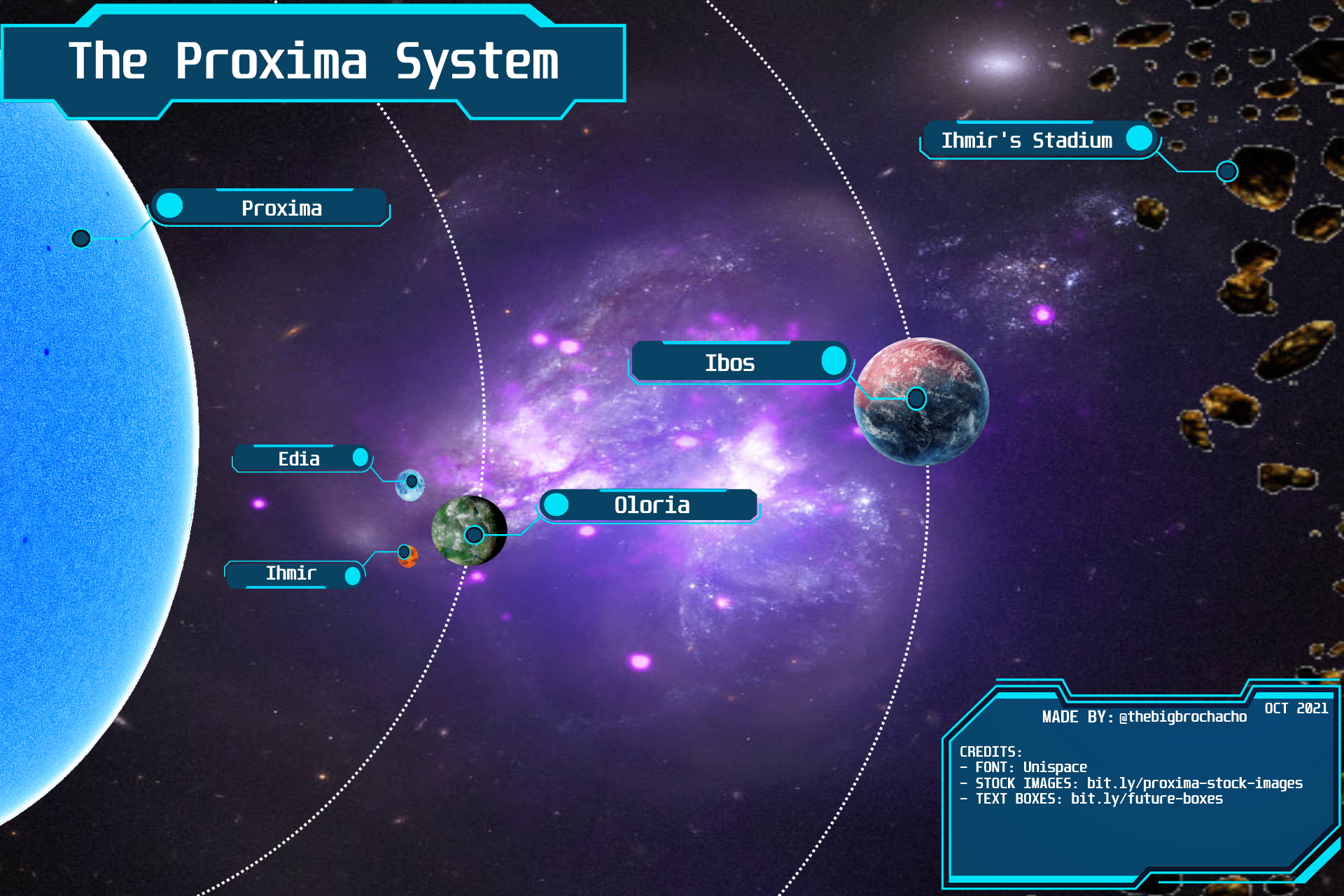The height and width of the screenshot is (896, 1344).
Task: Choose the Ihmir label
Action: 291,574
